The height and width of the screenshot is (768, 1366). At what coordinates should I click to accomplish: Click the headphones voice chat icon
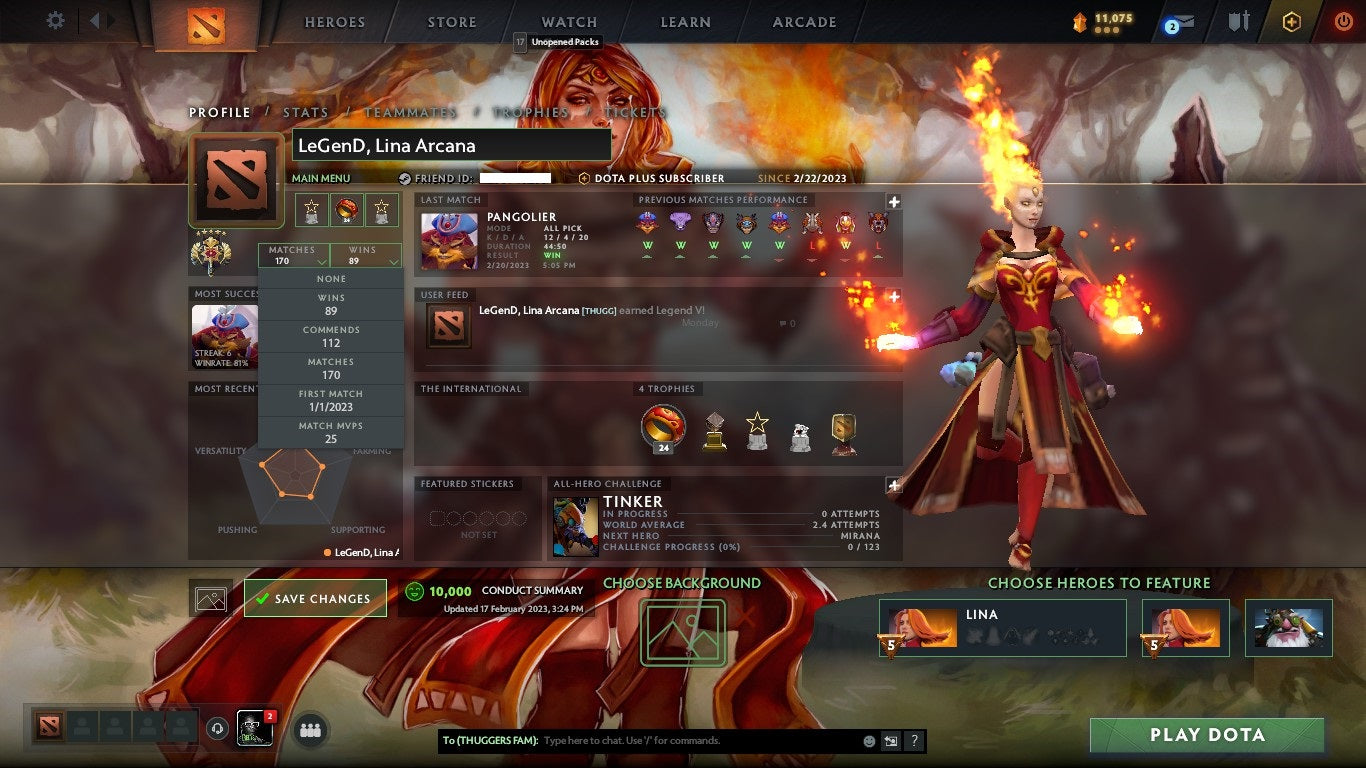(216, 729)
